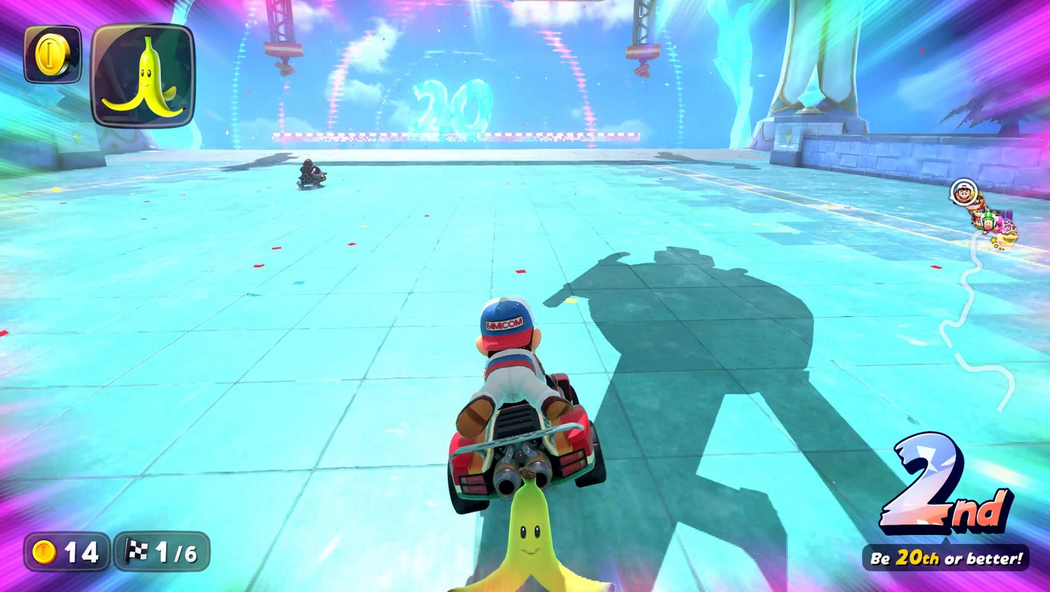The height and width of the screenshot is (592, 1050).
Task: Open the "Be 20th or better!" objective banner
Action: [x=946, y=558]
